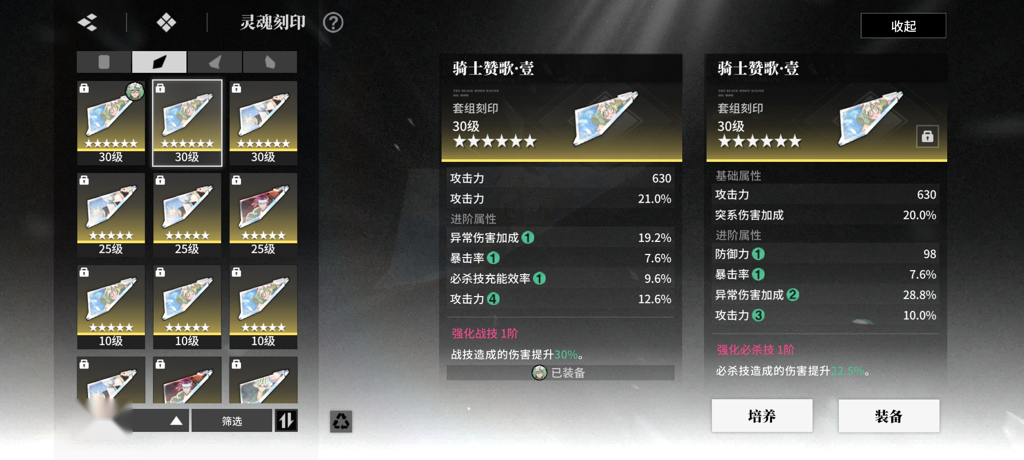Screen dimensions: 1024x460
Task: Switch to the triangle shape tab
Action: (x=214, y=62)
